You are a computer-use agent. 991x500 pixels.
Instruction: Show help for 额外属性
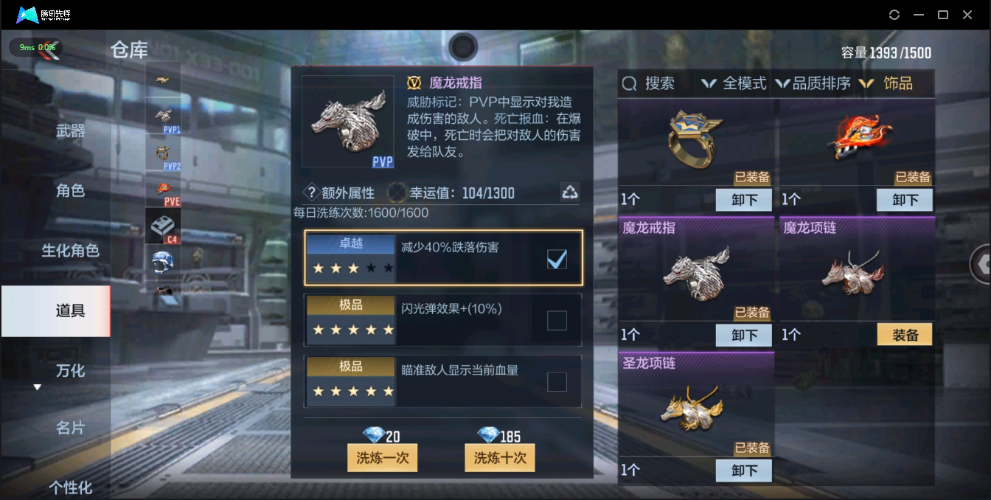[311, 192]
